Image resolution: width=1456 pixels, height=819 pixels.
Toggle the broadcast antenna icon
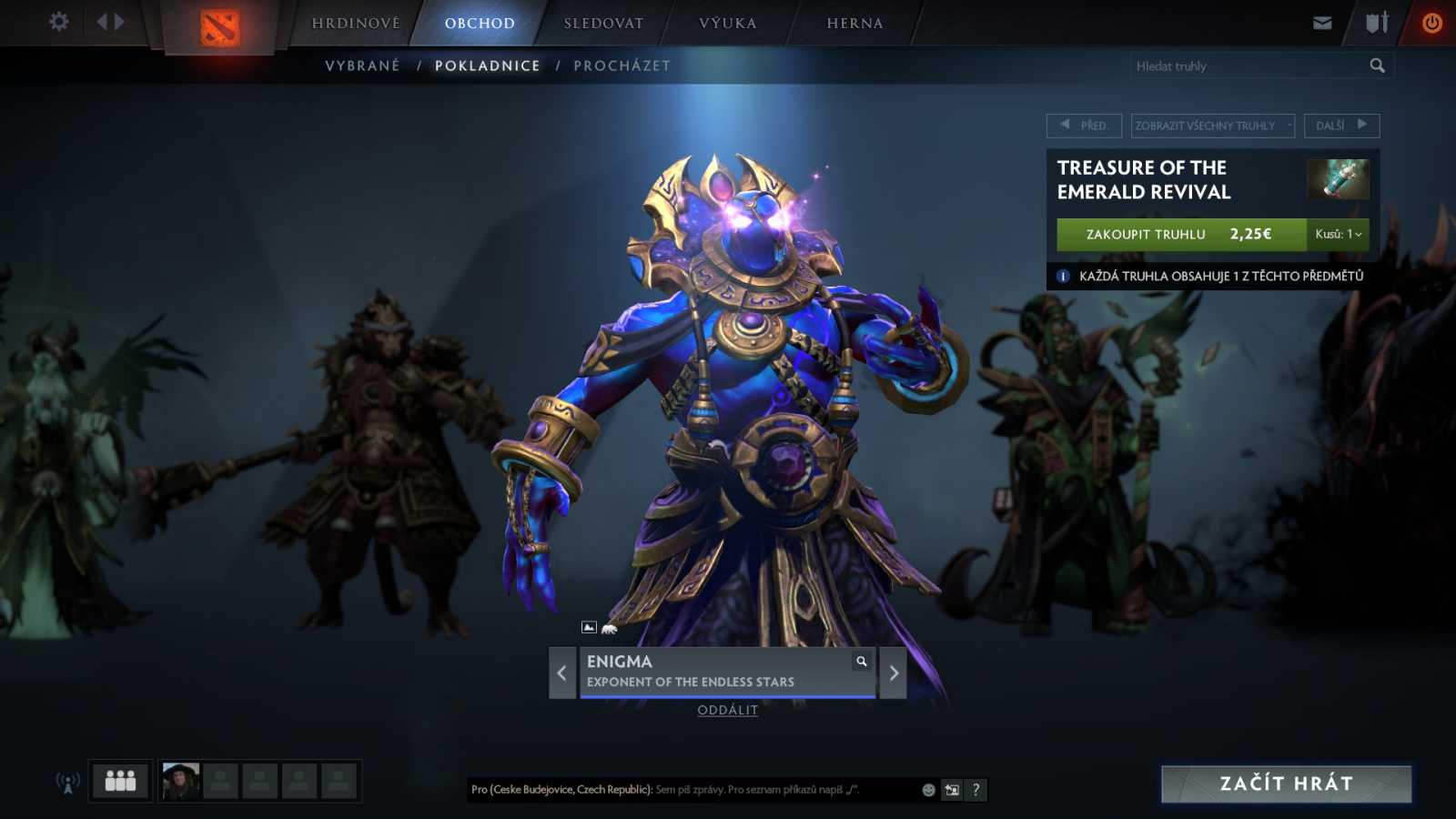[67, 781]
